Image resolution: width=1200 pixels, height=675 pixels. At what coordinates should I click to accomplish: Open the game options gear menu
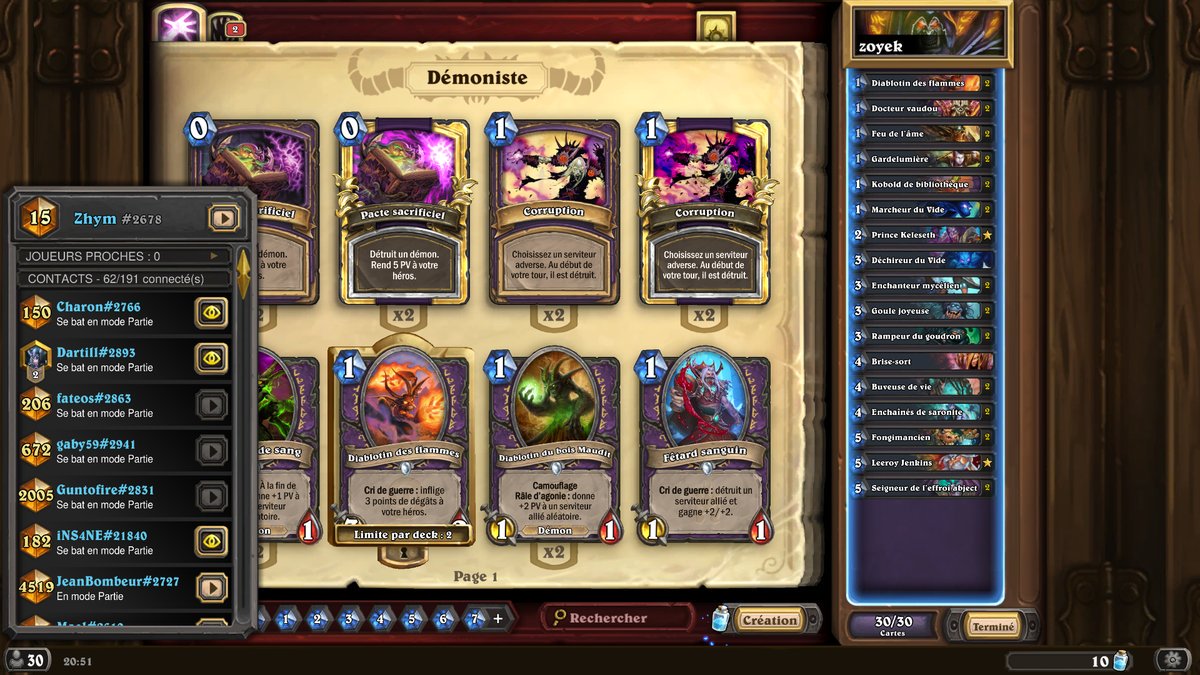coord(1172,660)
